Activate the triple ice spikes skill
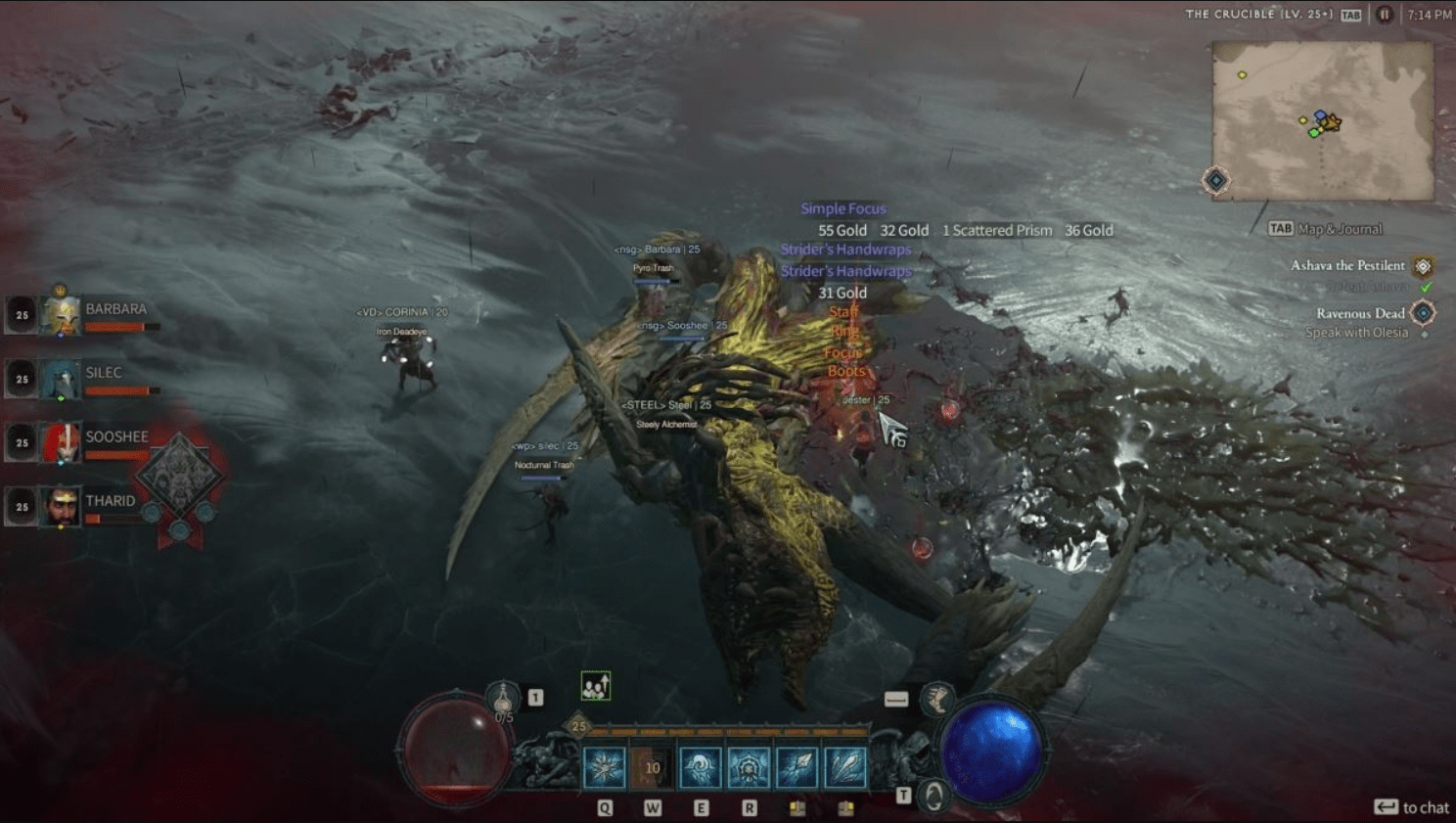 click(x=844, y=767)
